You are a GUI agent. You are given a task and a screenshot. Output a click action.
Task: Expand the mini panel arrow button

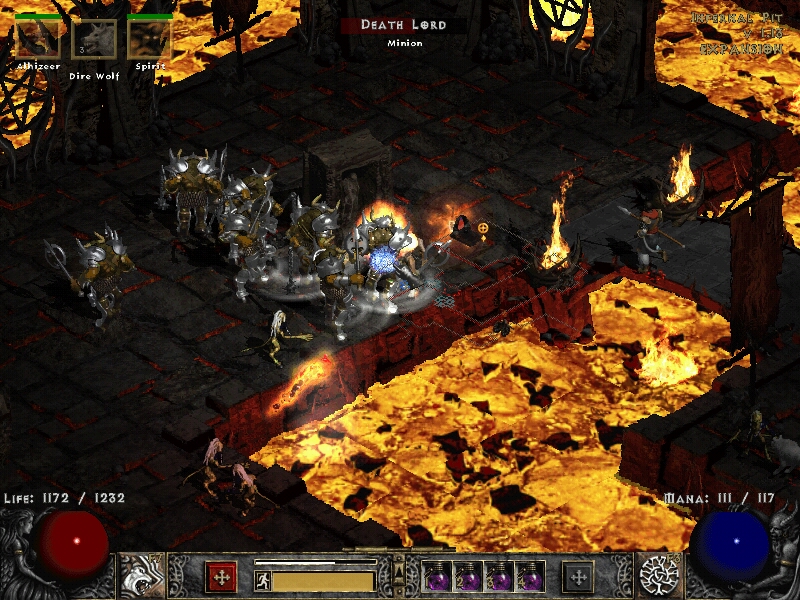coord(399,570)
